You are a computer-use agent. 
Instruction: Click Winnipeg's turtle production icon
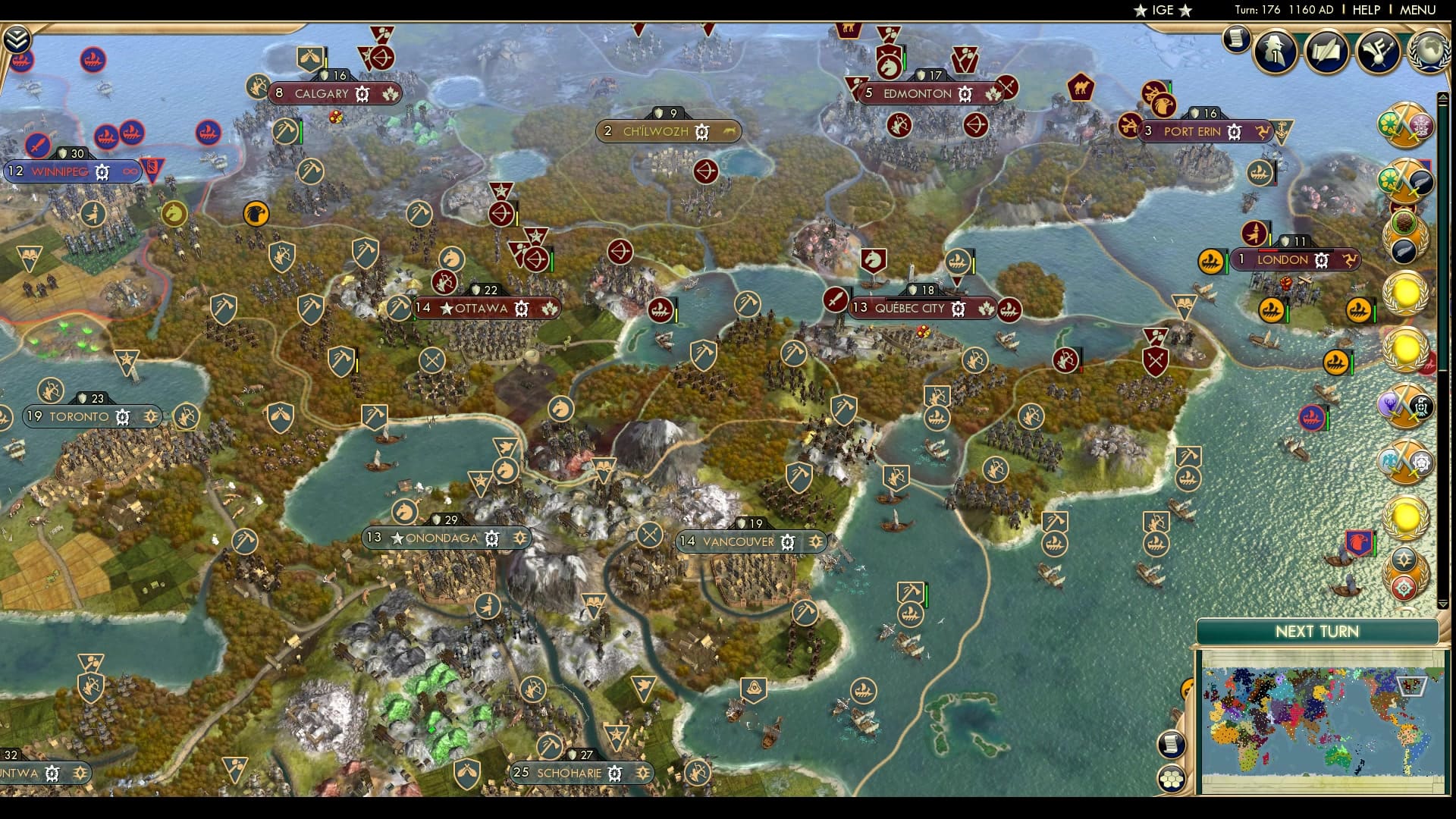click(102, 173)
